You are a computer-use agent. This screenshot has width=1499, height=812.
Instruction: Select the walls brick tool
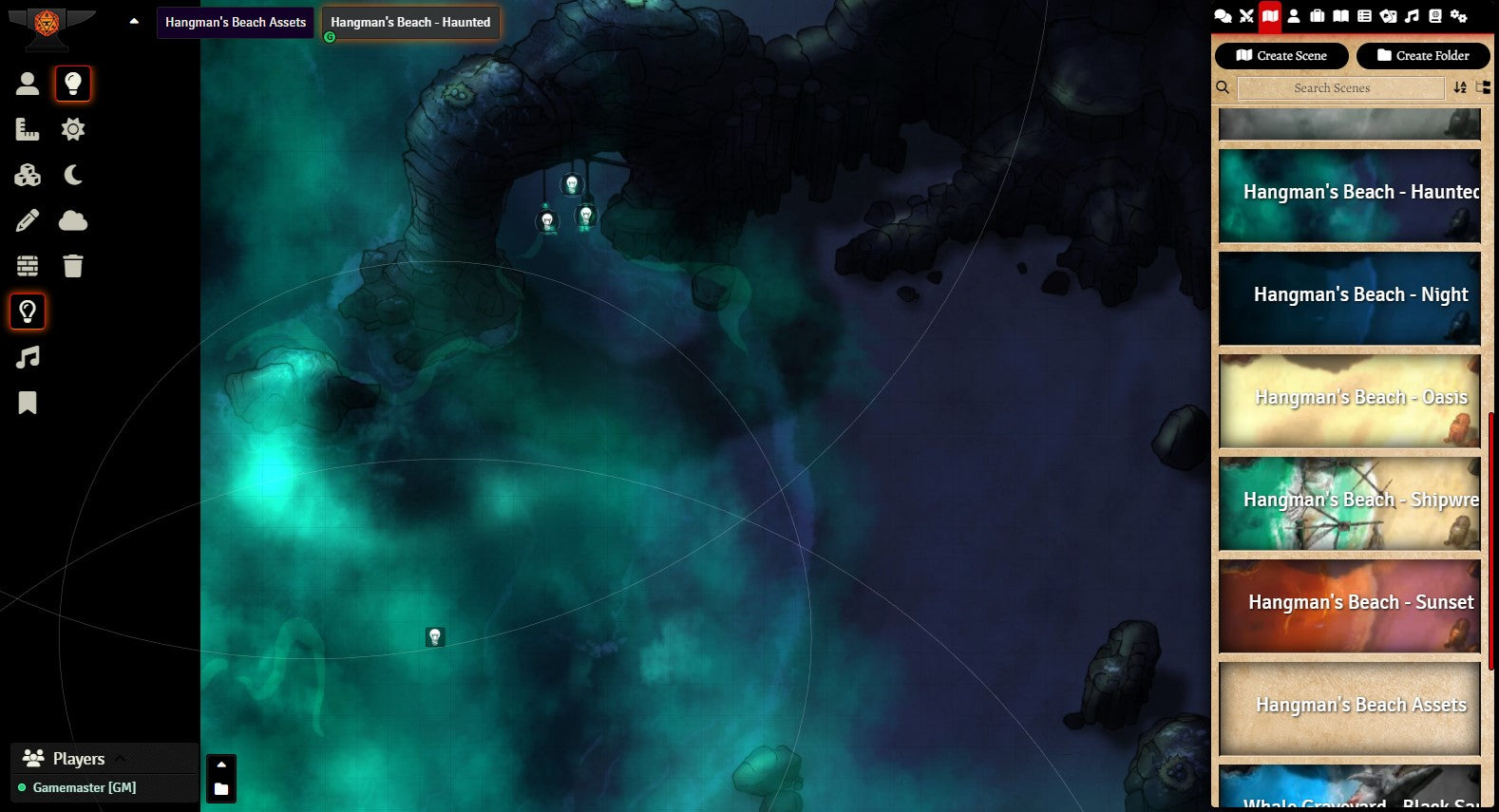(28, 266)
